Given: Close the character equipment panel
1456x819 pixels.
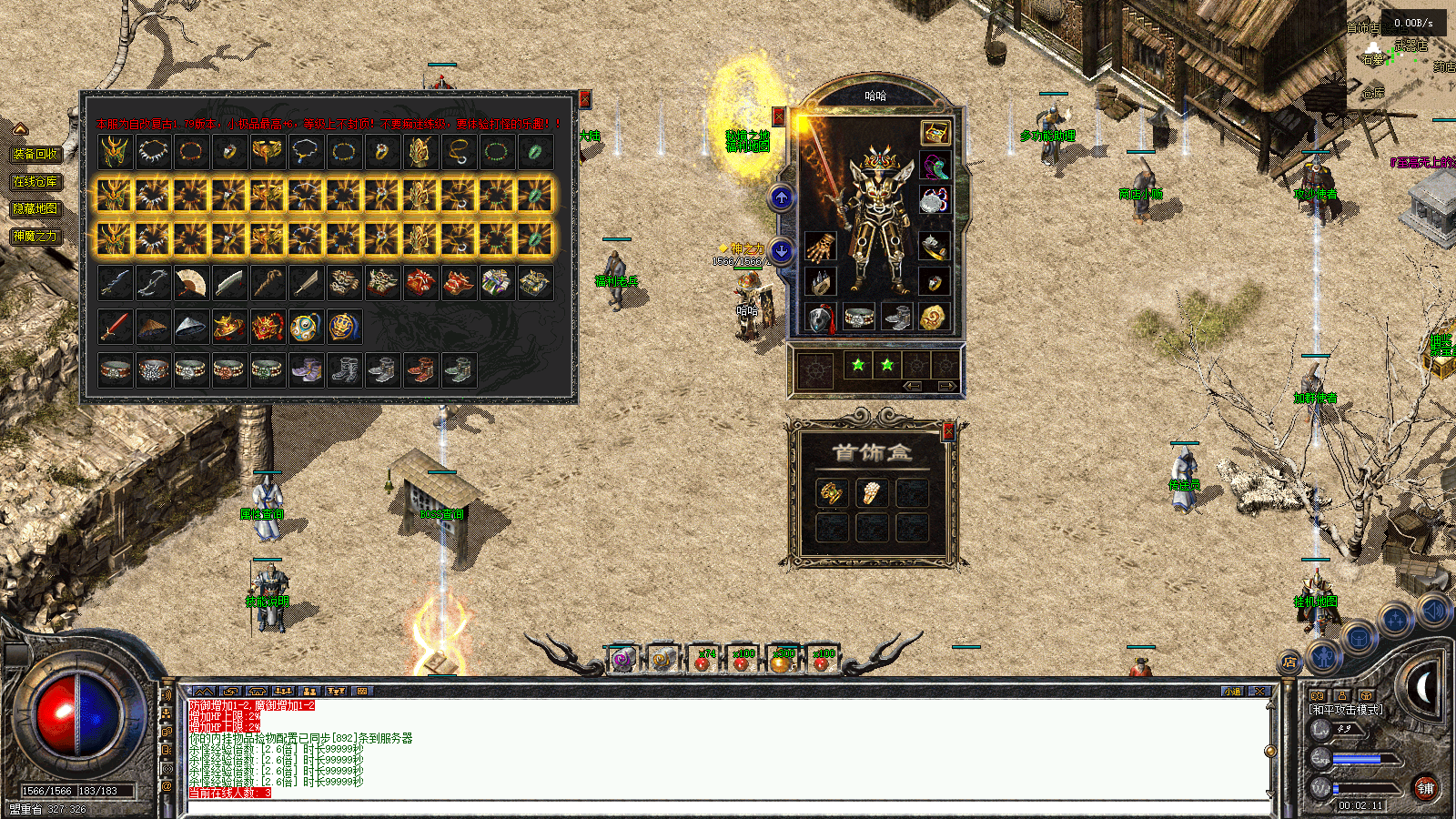Looking at the screenshot, I should (779, 116).
